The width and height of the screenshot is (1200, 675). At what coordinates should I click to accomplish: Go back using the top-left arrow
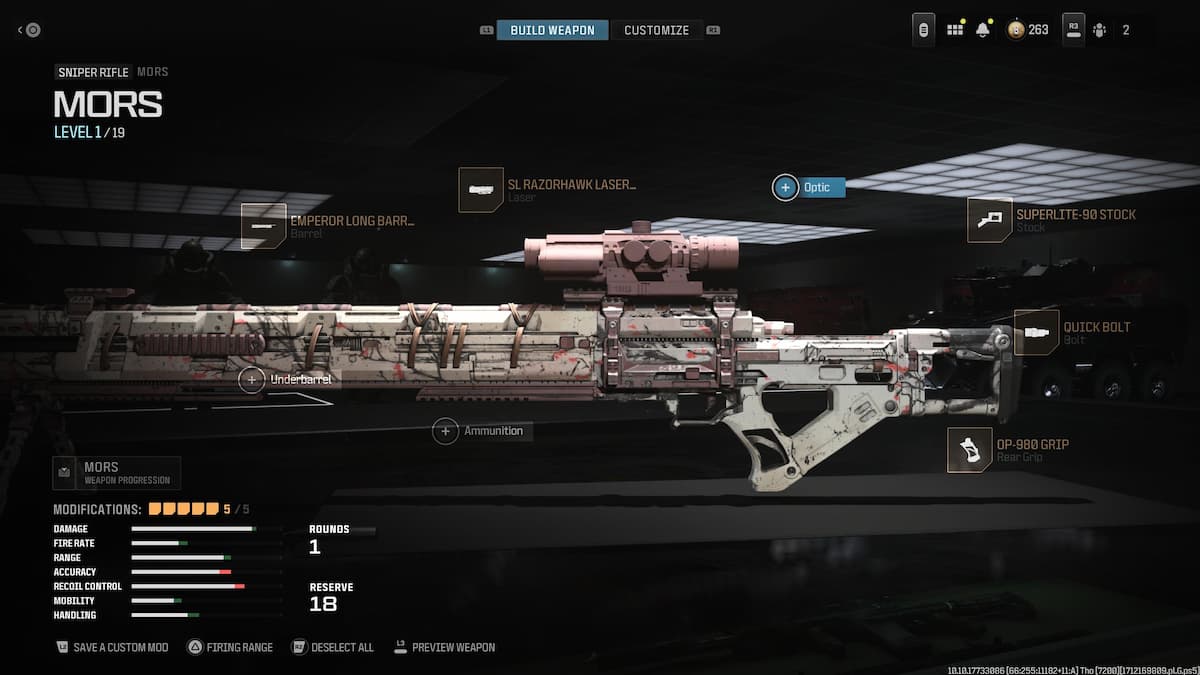click(x=29, y=30)
